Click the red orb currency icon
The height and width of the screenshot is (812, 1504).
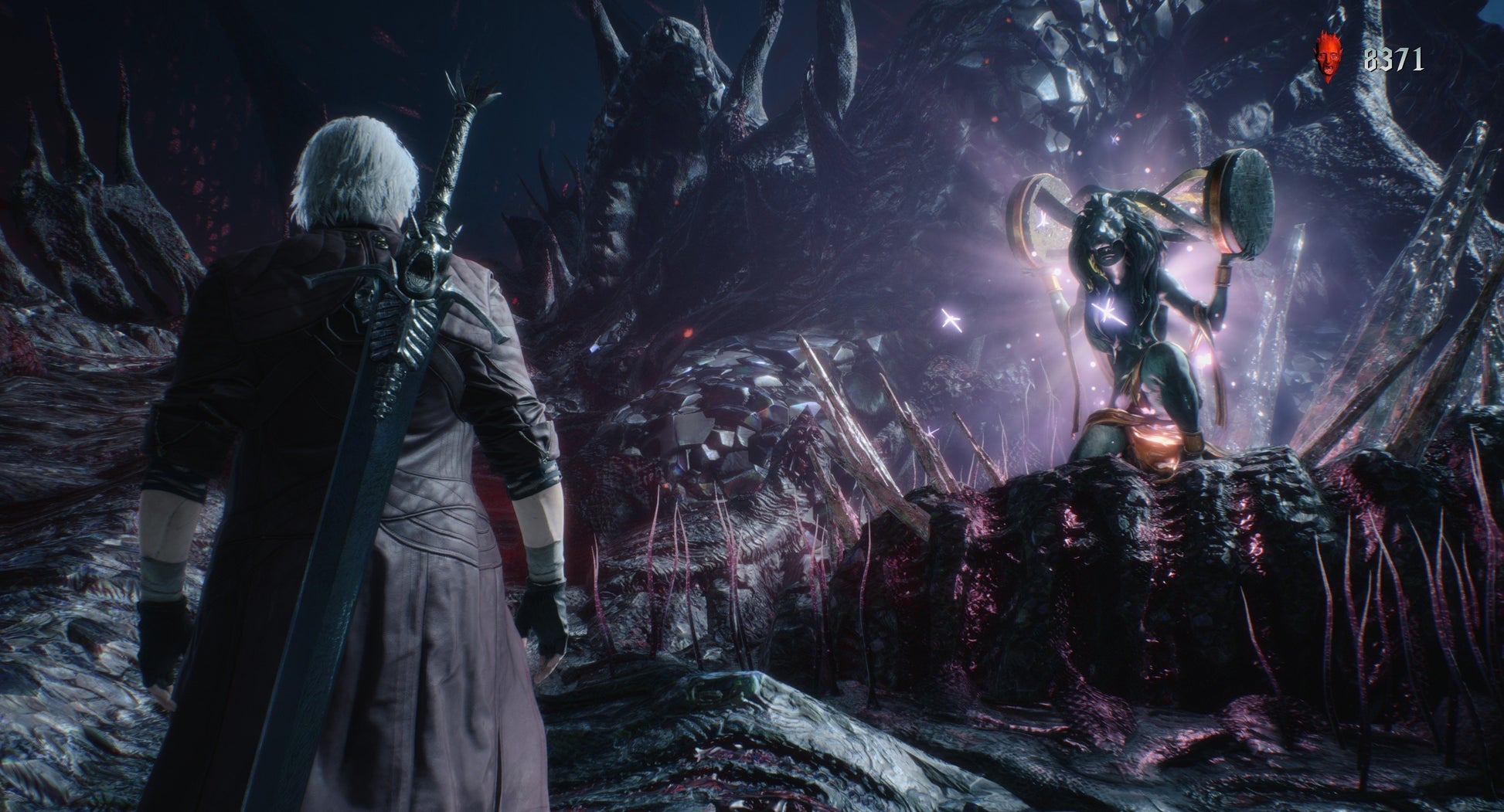(x=1328, y=57)
